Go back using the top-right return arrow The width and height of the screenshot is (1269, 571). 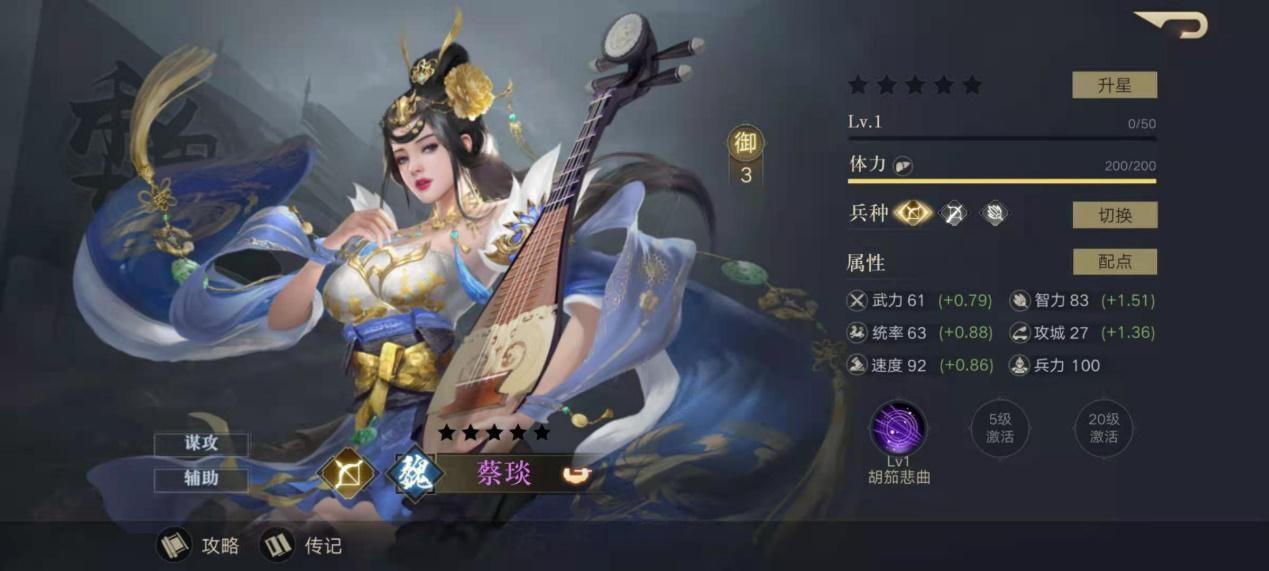tap(1171, 24)
